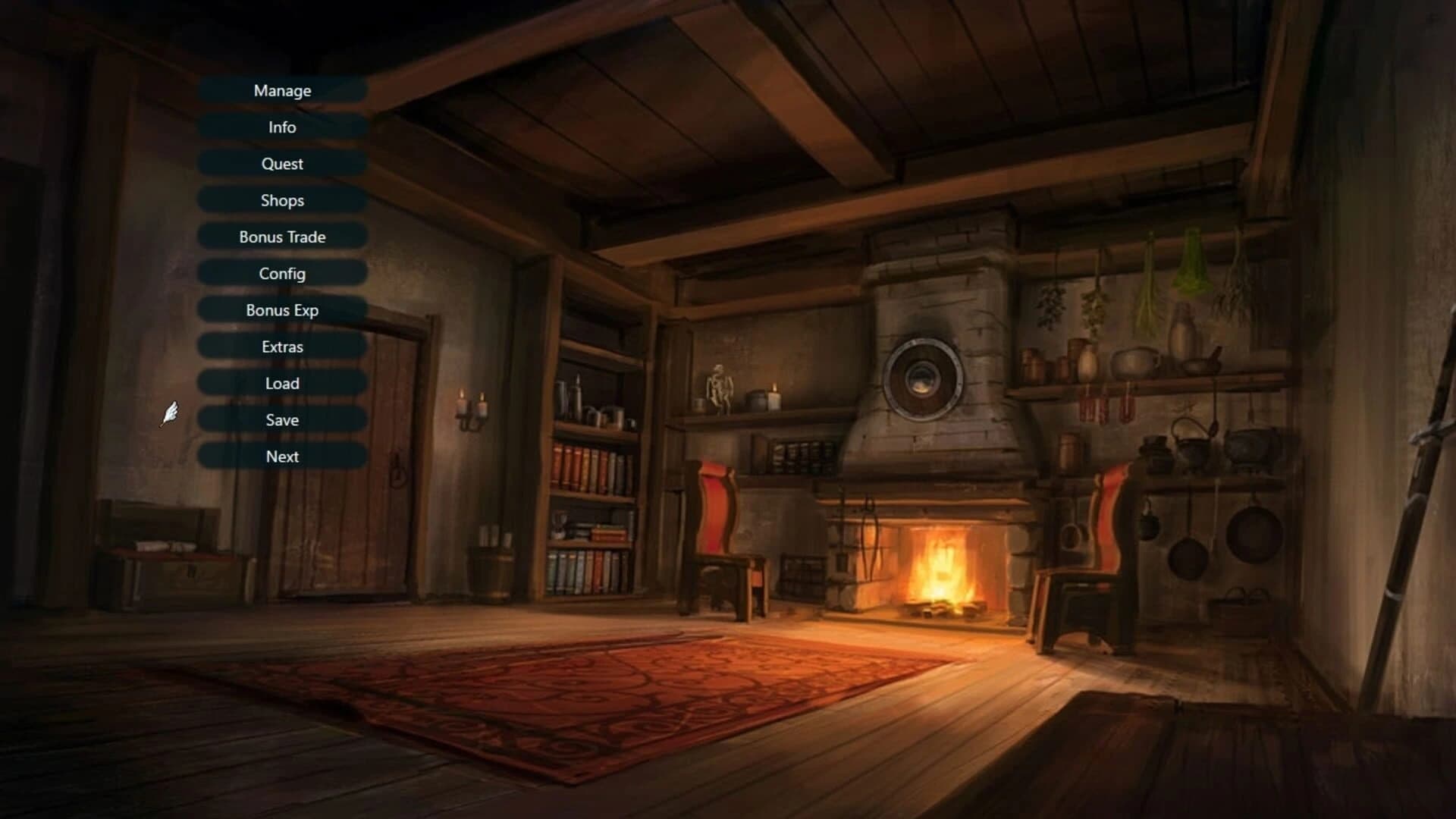The height and width of the screenshot is (819, 1456).
Task: Open the Quest log
Action: 281,163
